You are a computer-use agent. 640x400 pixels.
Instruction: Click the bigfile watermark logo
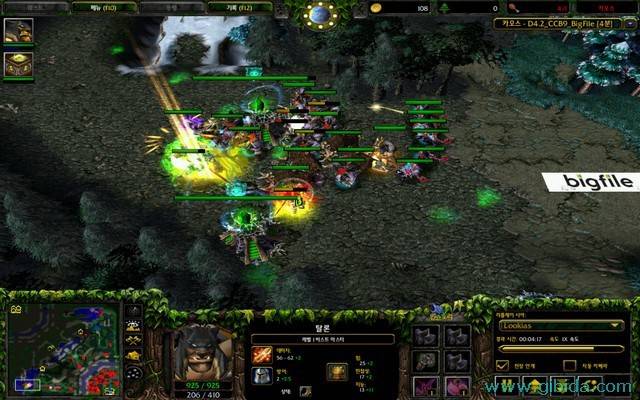pyautogui.click(x=590, y=181)
